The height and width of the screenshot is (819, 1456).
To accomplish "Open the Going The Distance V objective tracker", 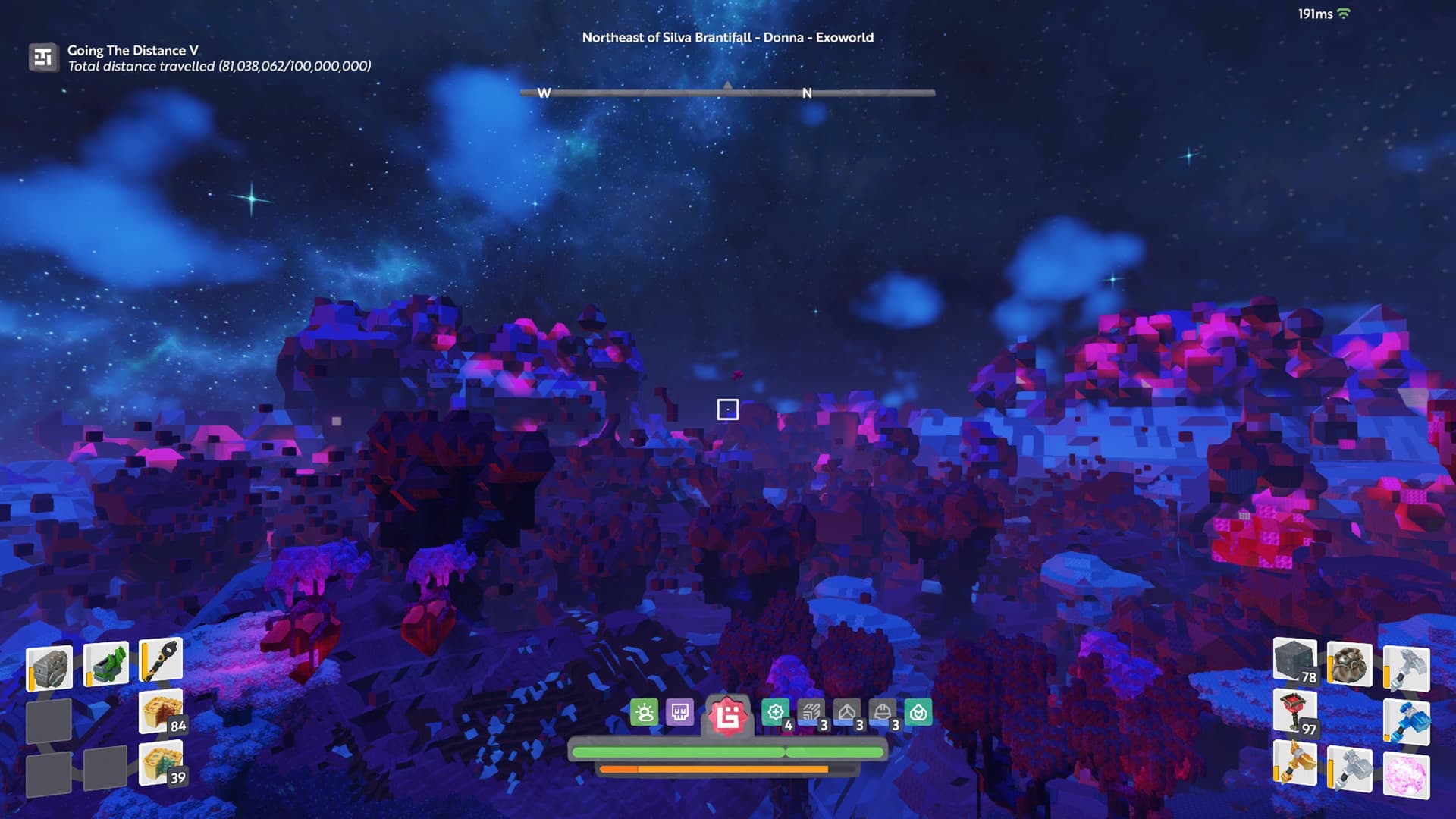I will pyautogui.click(x=43, y=58).
